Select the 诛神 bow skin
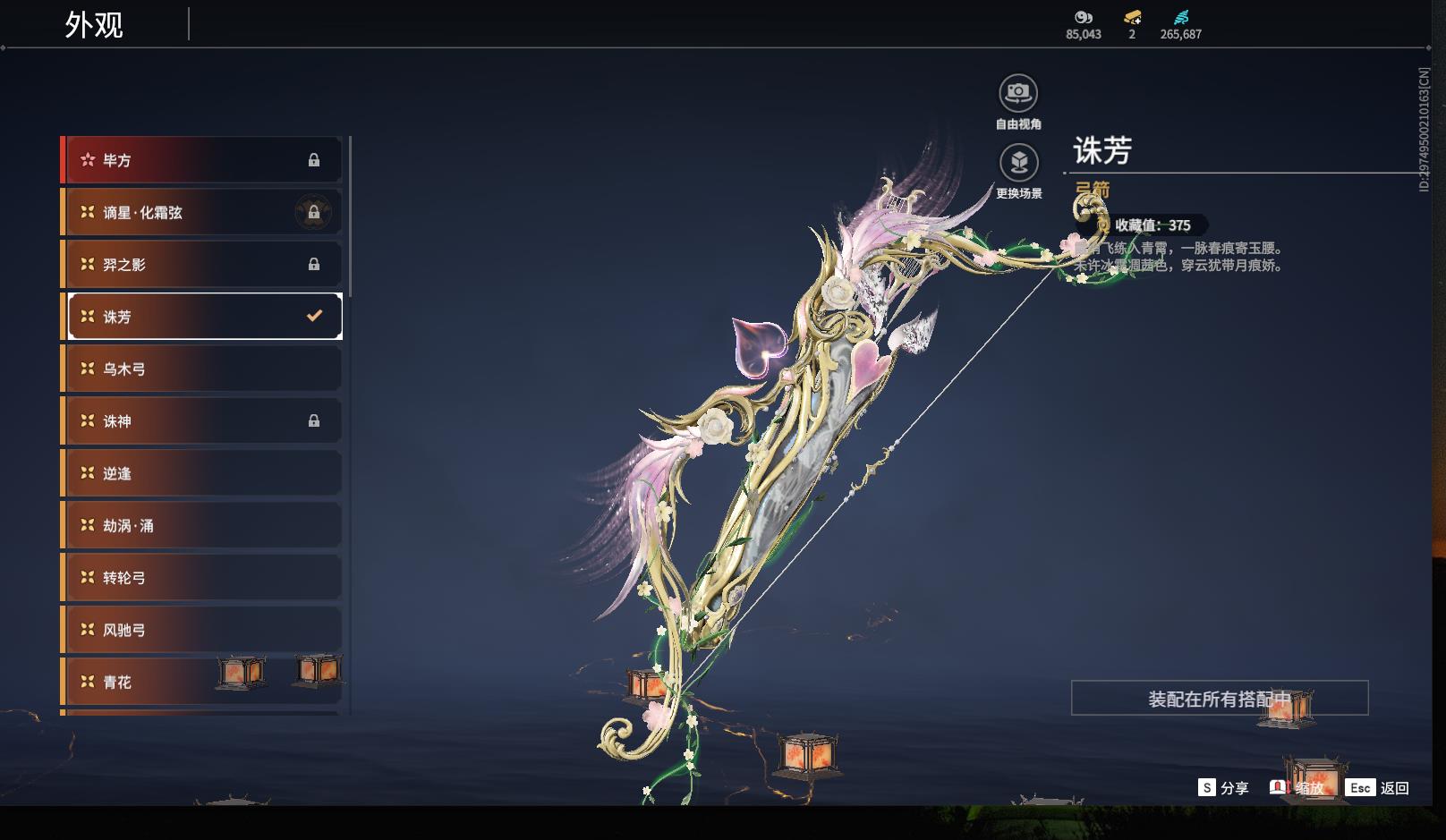 202,420
